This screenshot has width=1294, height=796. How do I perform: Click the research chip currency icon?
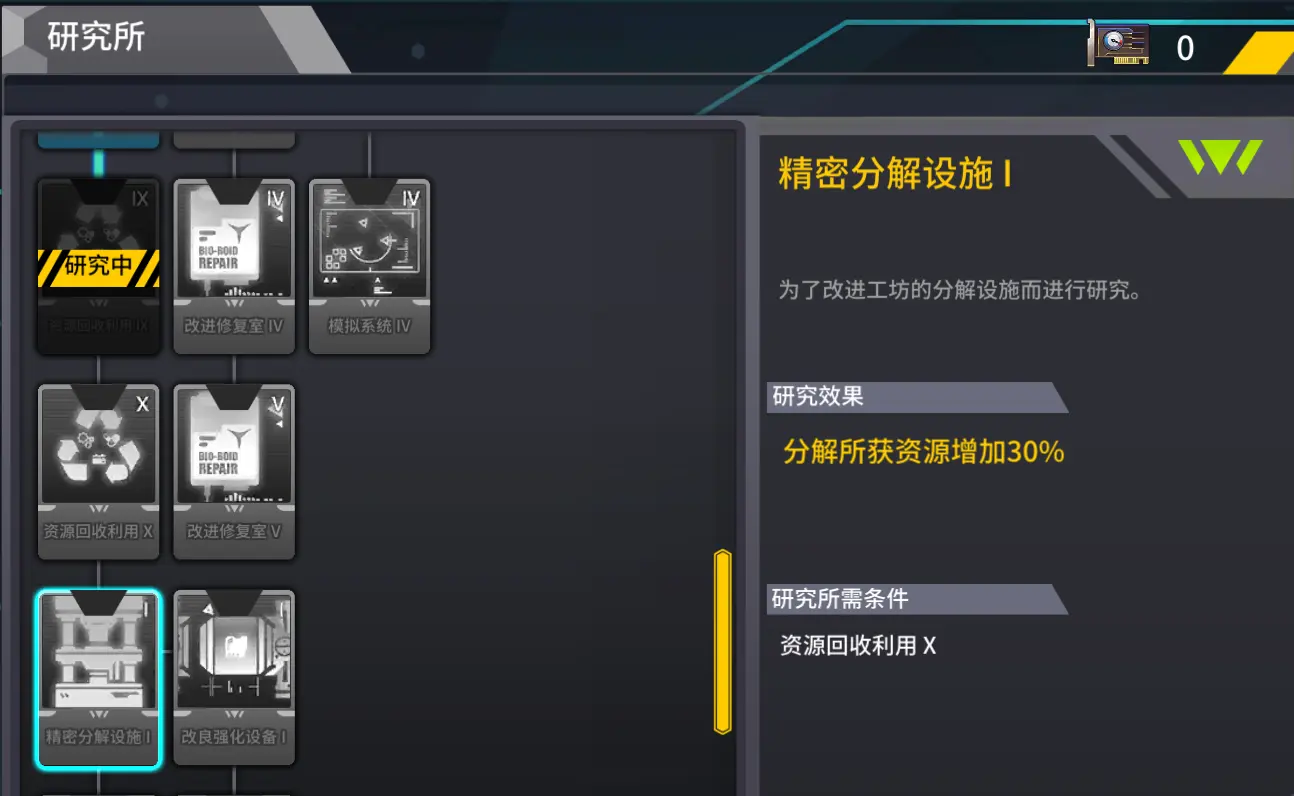[x=1120, y=45]
